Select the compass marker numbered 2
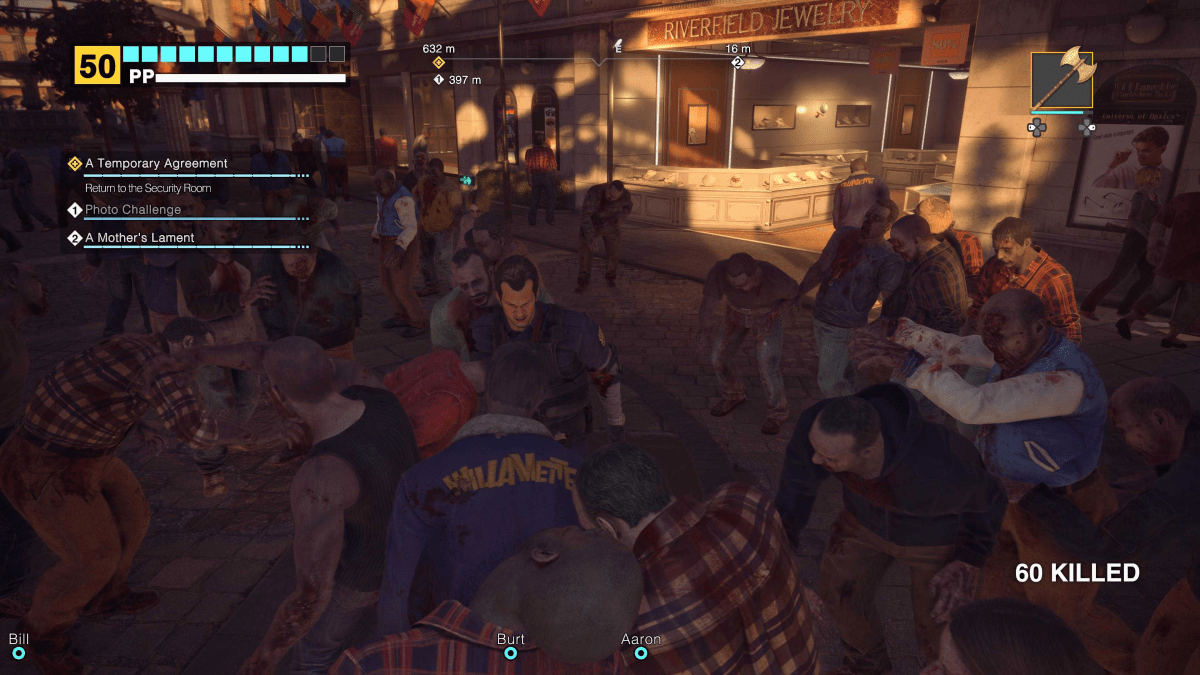 (738, 63)
